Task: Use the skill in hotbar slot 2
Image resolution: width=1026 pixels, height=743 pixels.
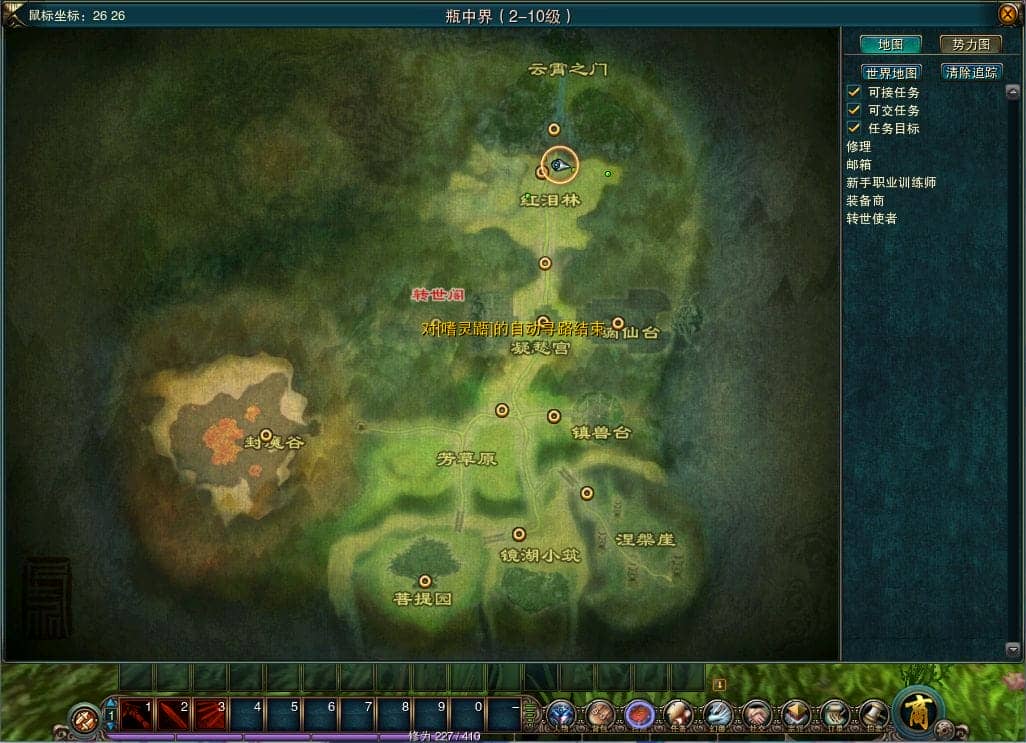Action: [x=173, y=714]
